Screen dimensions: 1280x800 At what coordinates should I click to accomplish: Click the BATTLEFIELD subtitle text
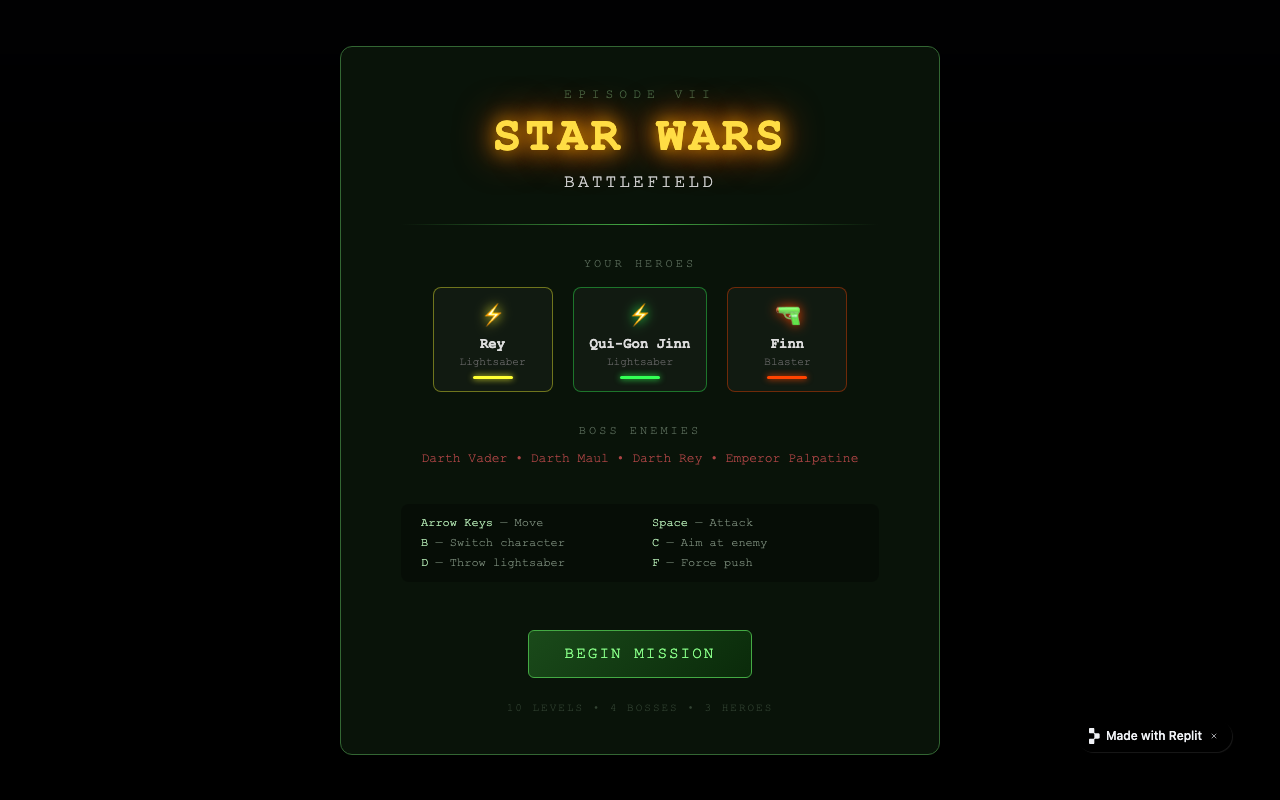640,182
